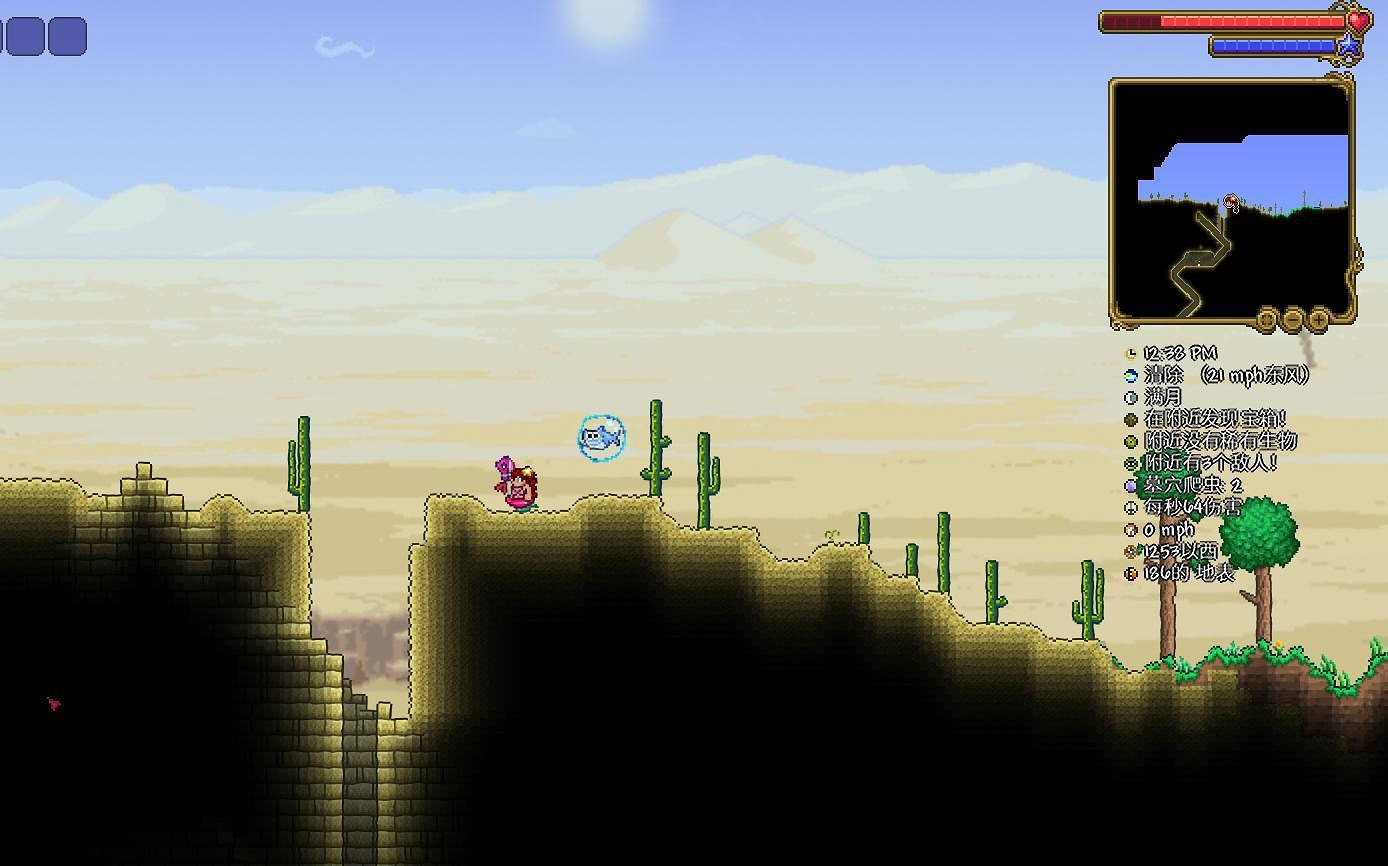Click the heart icon at the health bar's end
This screenshot has height=866, width=1388.
coord(1357,20)
